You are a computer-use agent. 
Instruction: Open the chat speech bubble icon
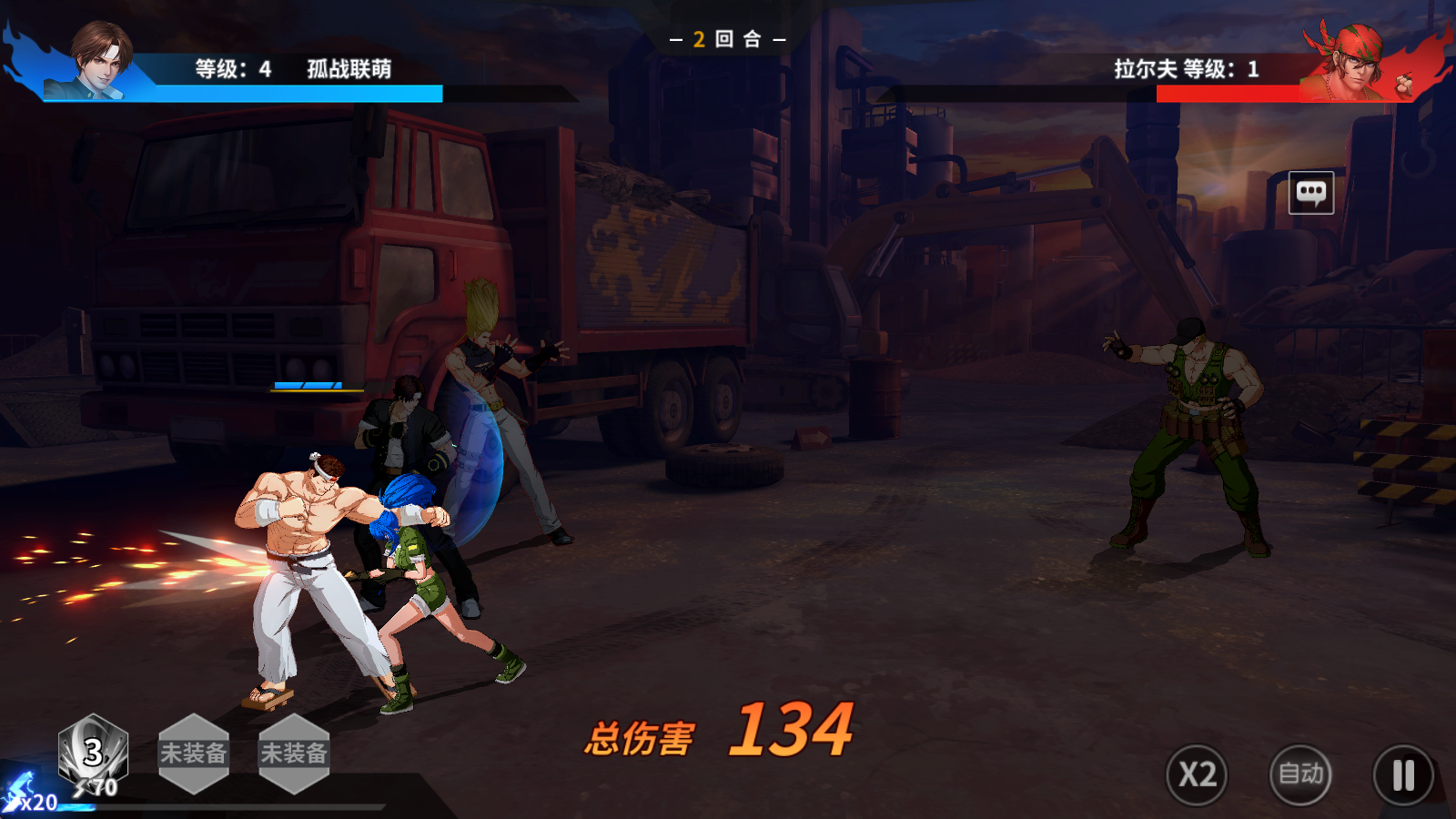pos(1311,193)
